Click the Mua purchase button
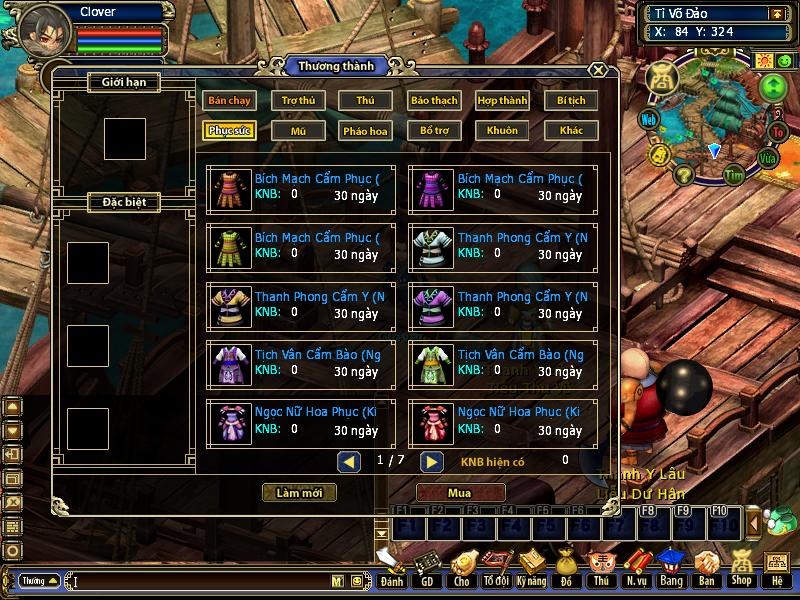 coord(460,493)
